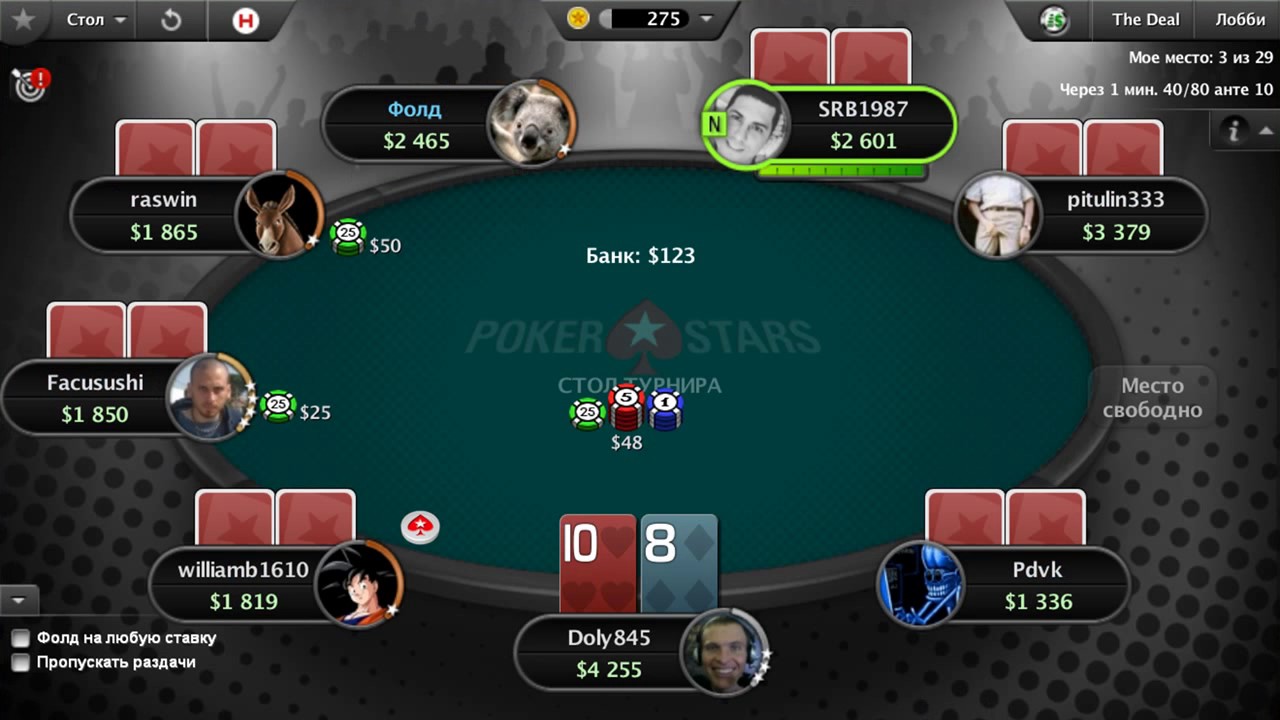Select the Место свободно empty seat

coord(1152,398)
